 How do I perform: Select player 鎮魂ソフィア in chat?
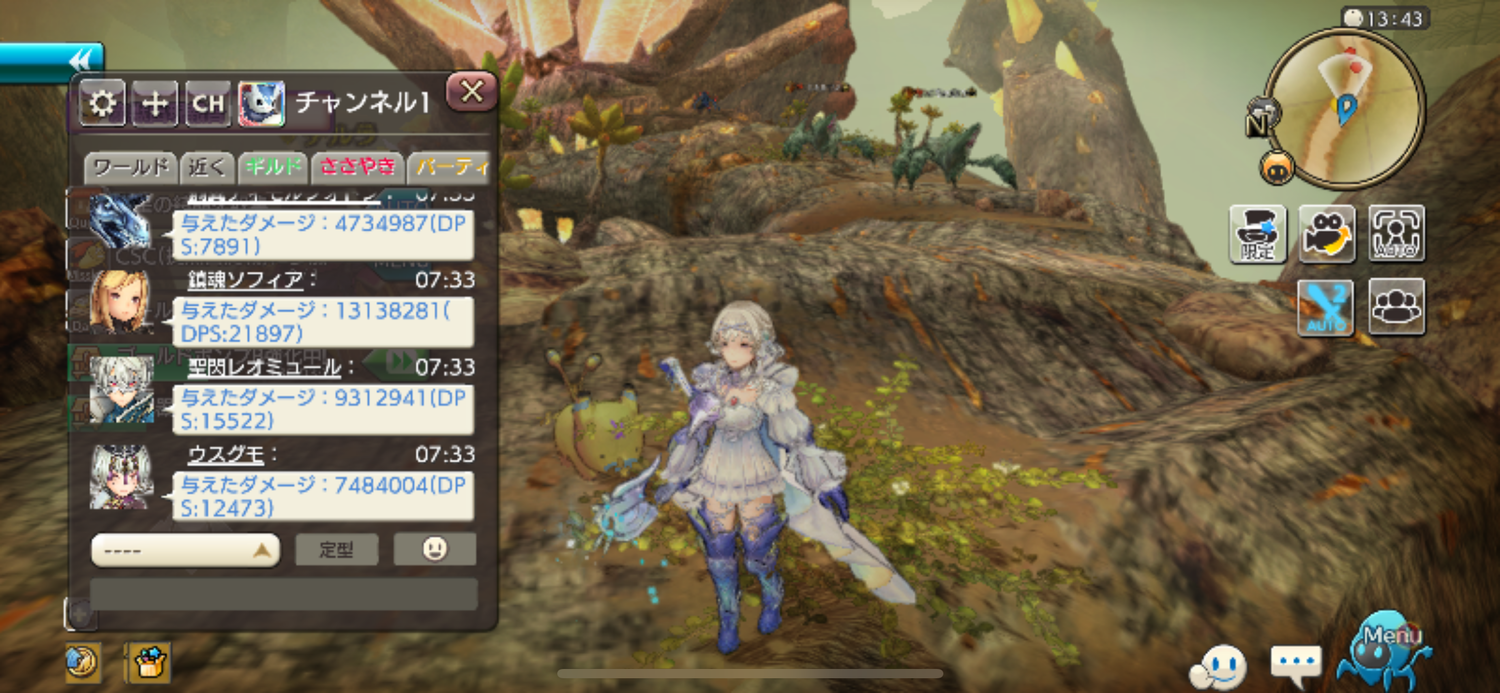pyautogui.click(x=245, y=279)
